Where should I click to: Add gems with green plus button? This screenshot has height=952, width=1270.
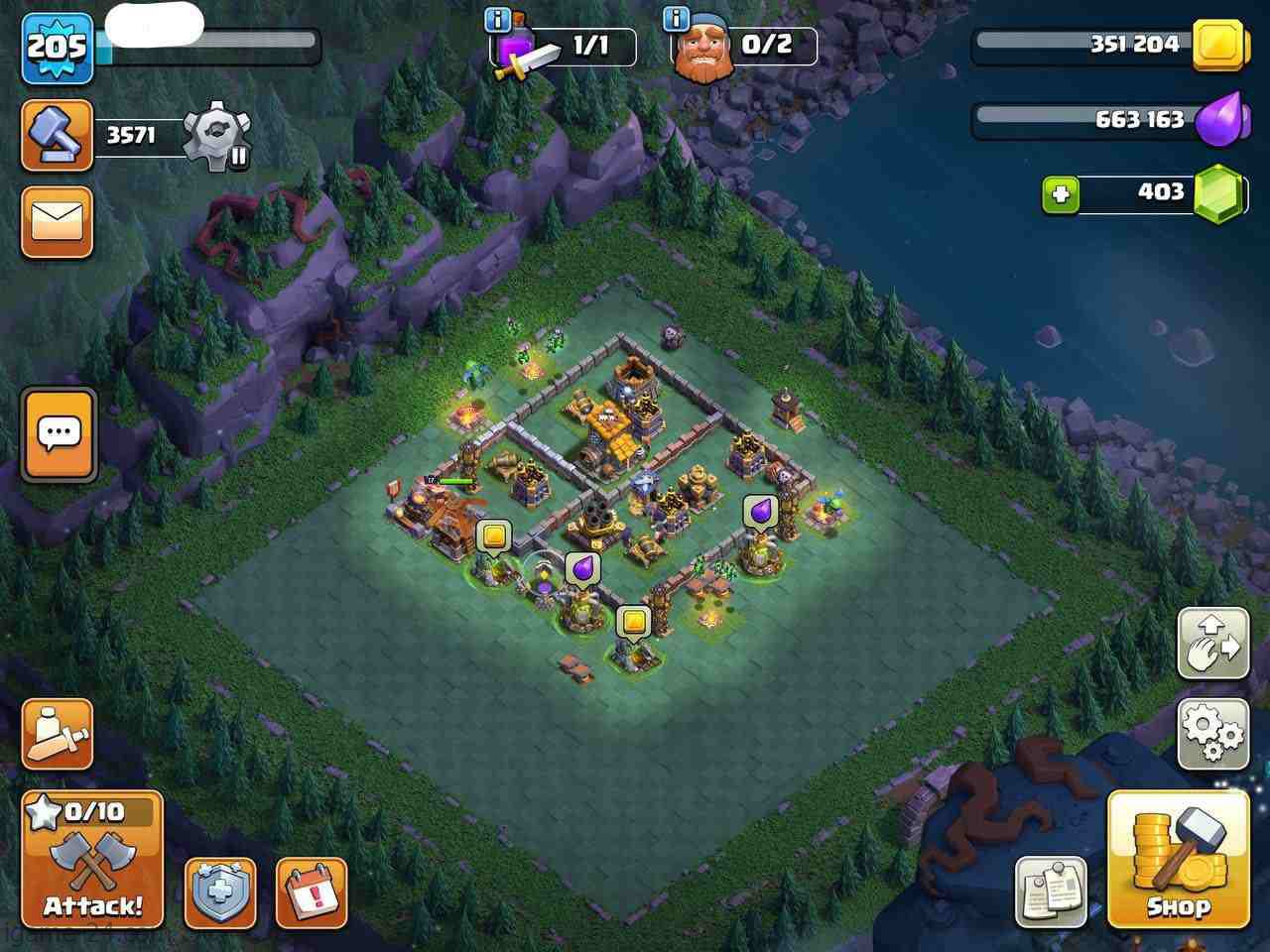(1061, 193)
